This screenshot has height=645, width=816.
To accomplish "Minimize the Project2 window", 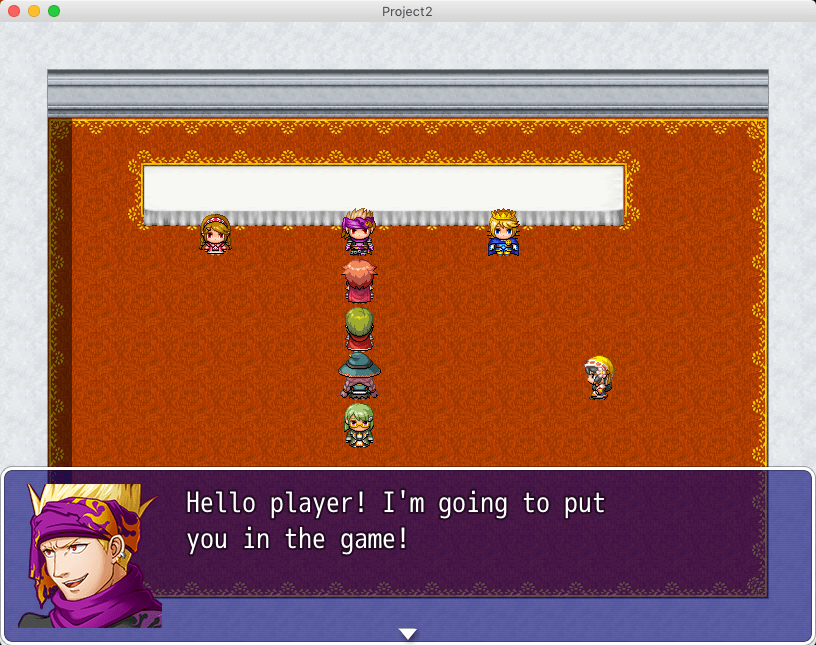I will (34, 11).
